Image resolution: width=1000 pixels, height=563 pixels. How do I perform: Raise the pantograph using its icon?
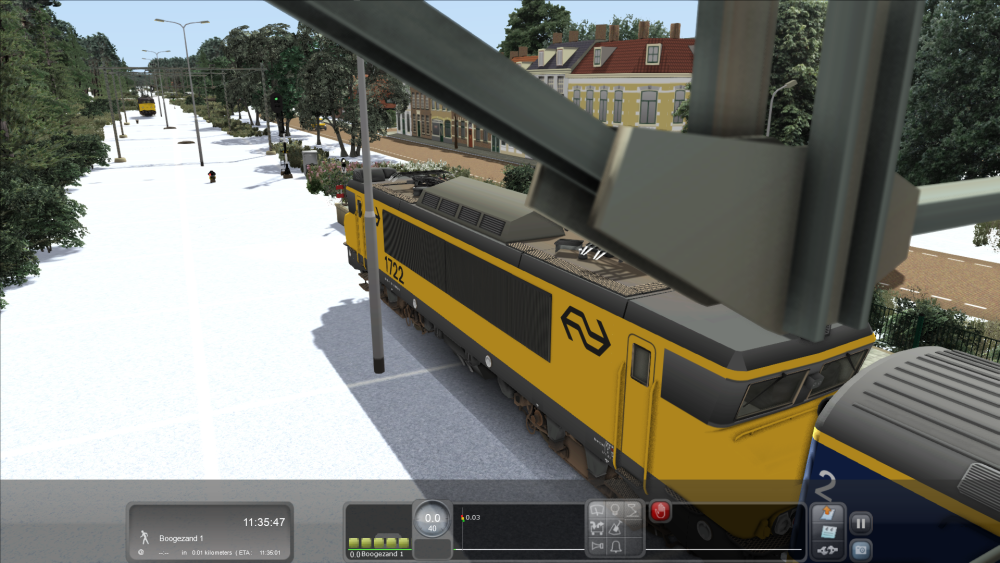(x=634, y=511)
